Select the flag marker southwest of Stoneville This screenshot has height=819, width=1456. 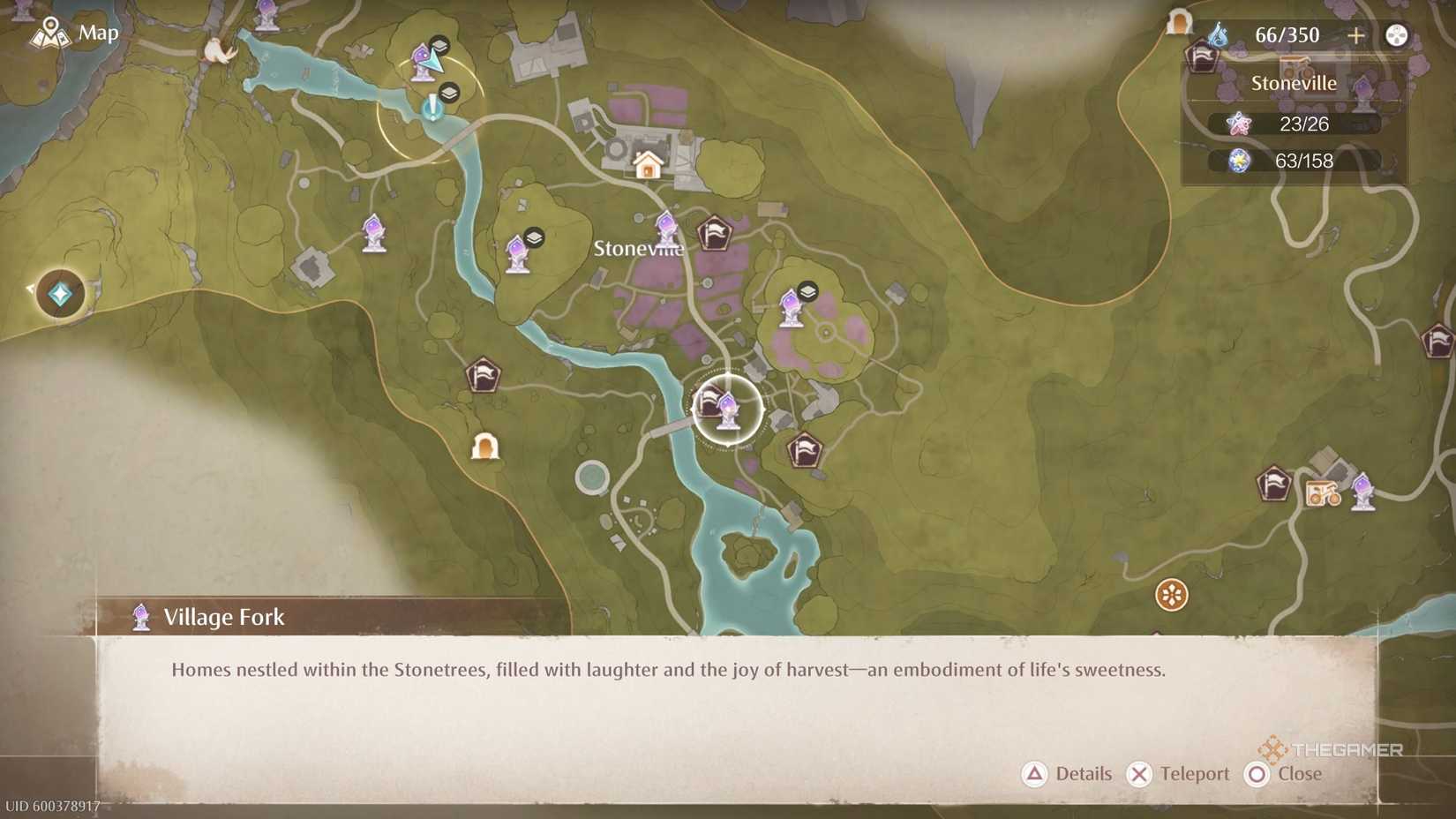pyautogui.click(x=484, y=374)
